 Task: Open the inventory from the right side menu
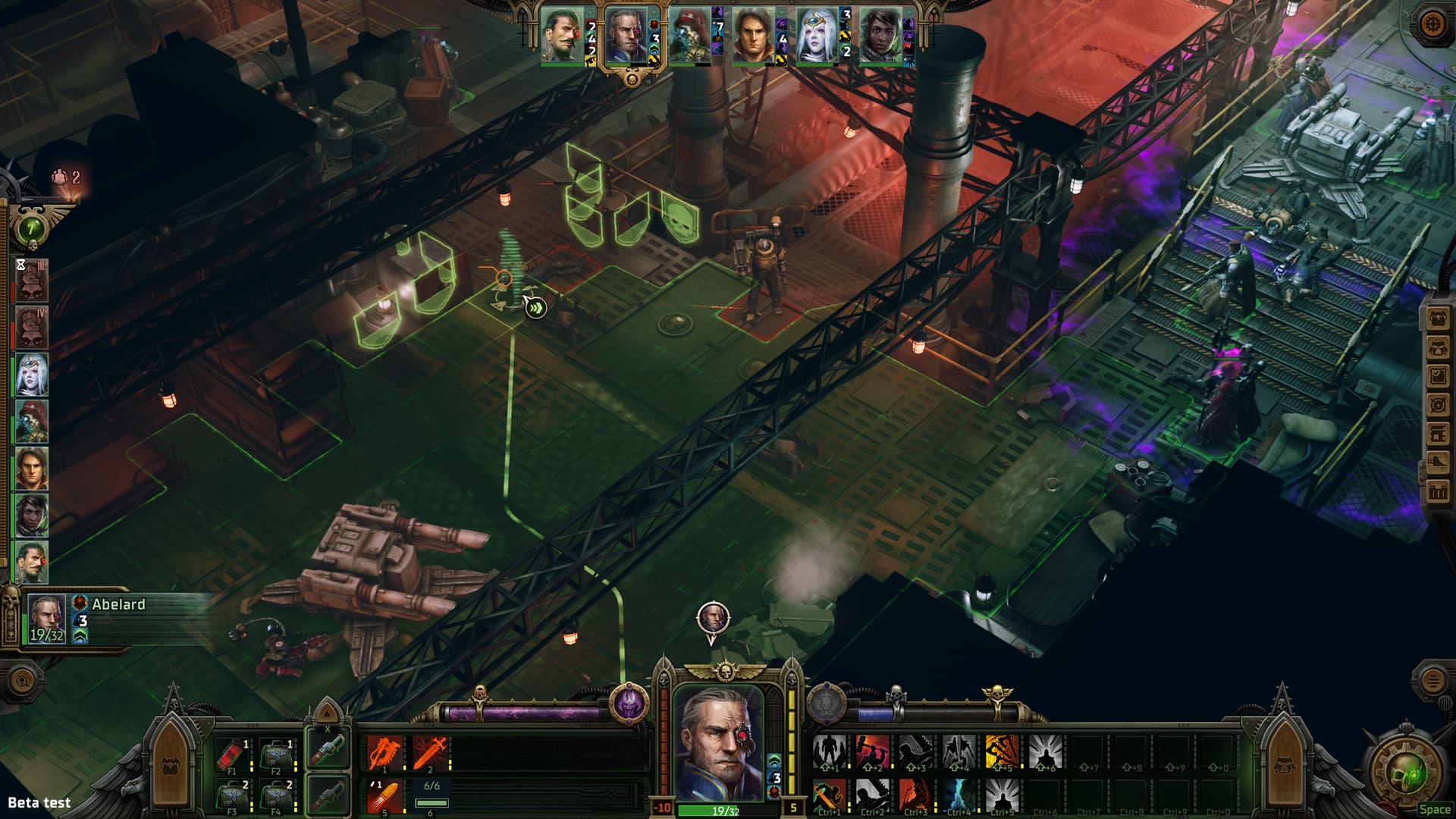(1438, 348)
